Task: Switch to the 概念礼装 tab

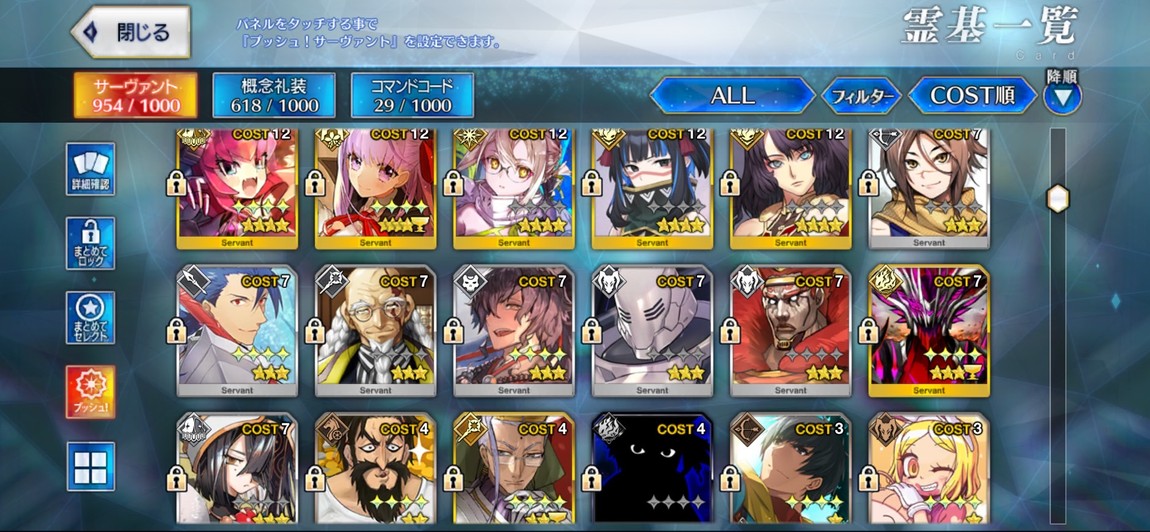Action: [273, 95]
